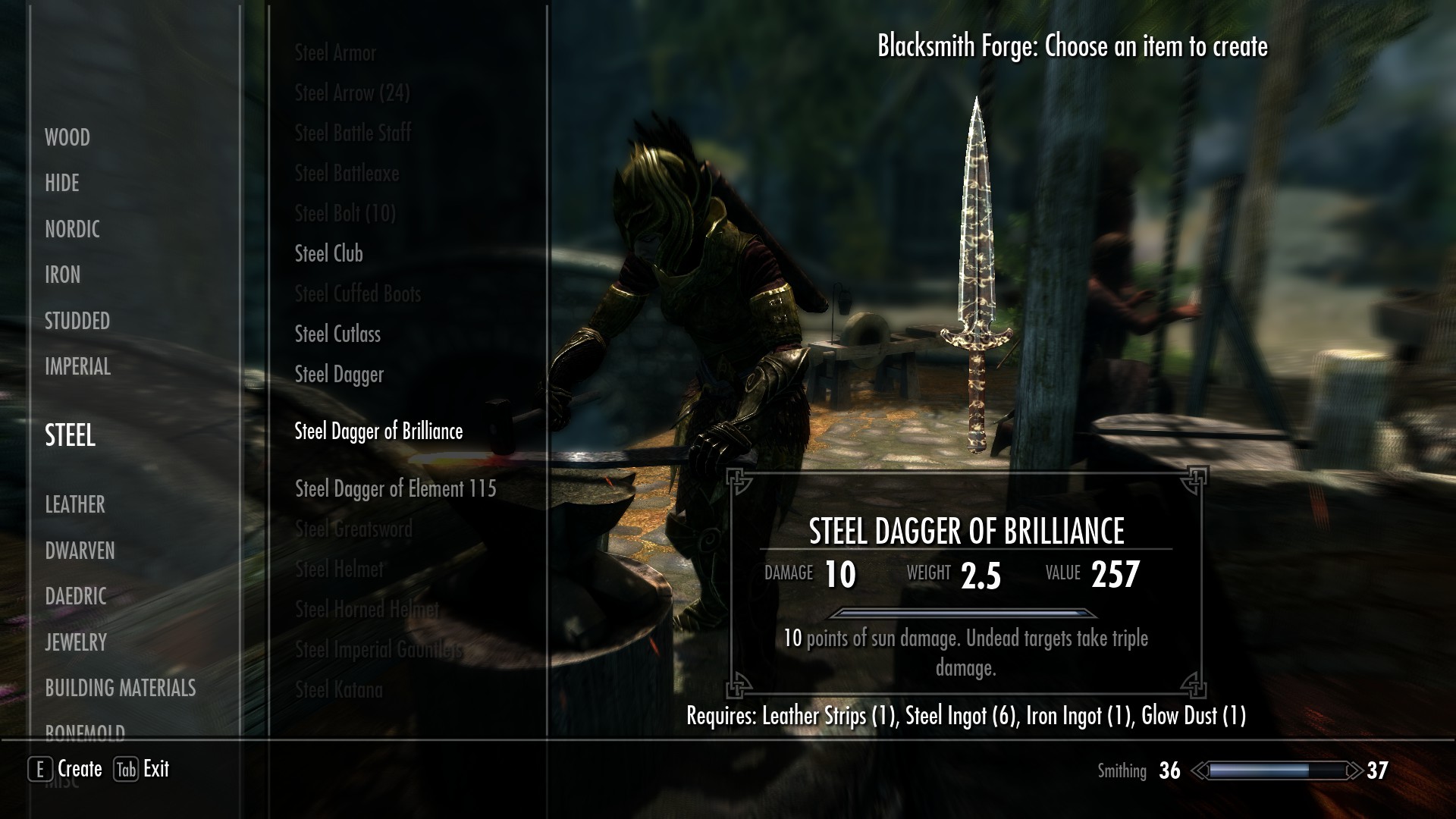Image resolution: width=1456 pixels, height=819 pixels.
Task: Click the highlighted Steel category
Action: [x=71, y=435]
